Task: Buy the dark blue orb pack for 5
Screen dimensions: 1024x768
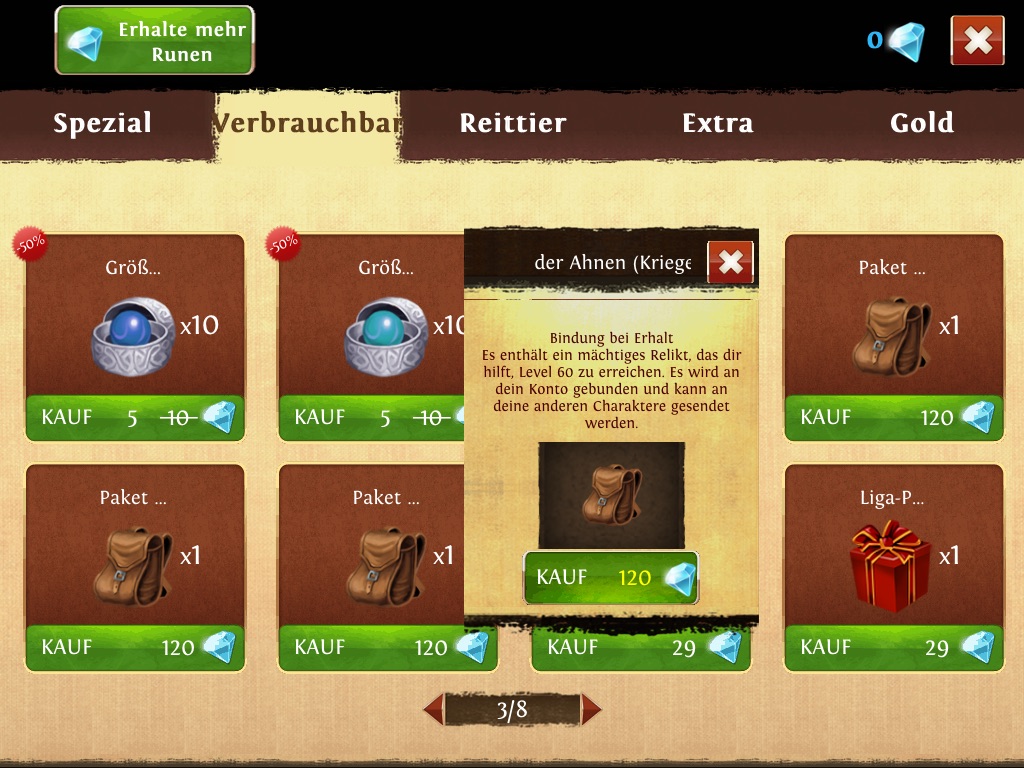Action: click(x=135, y=418)
